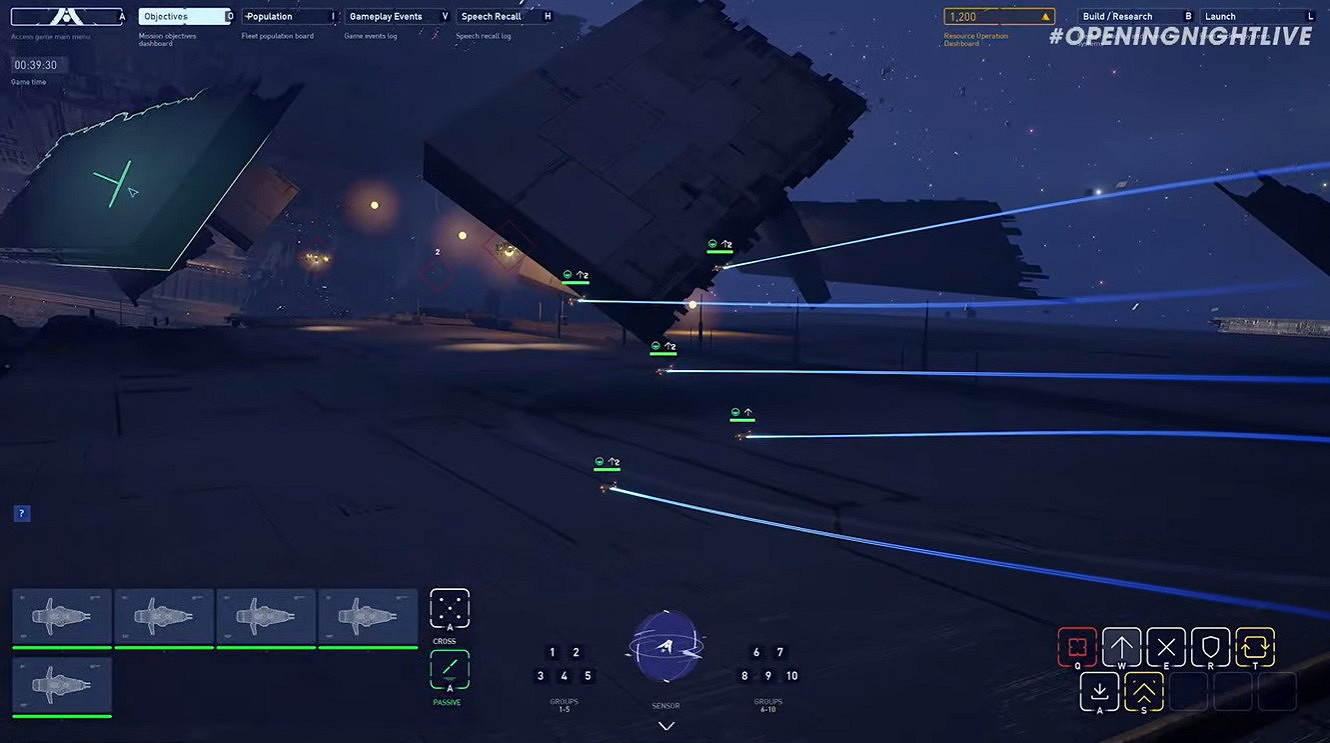The image size is (1330, 743).
Task: Select the bottom-row ship thumbnail
Action: coord(61,683)
